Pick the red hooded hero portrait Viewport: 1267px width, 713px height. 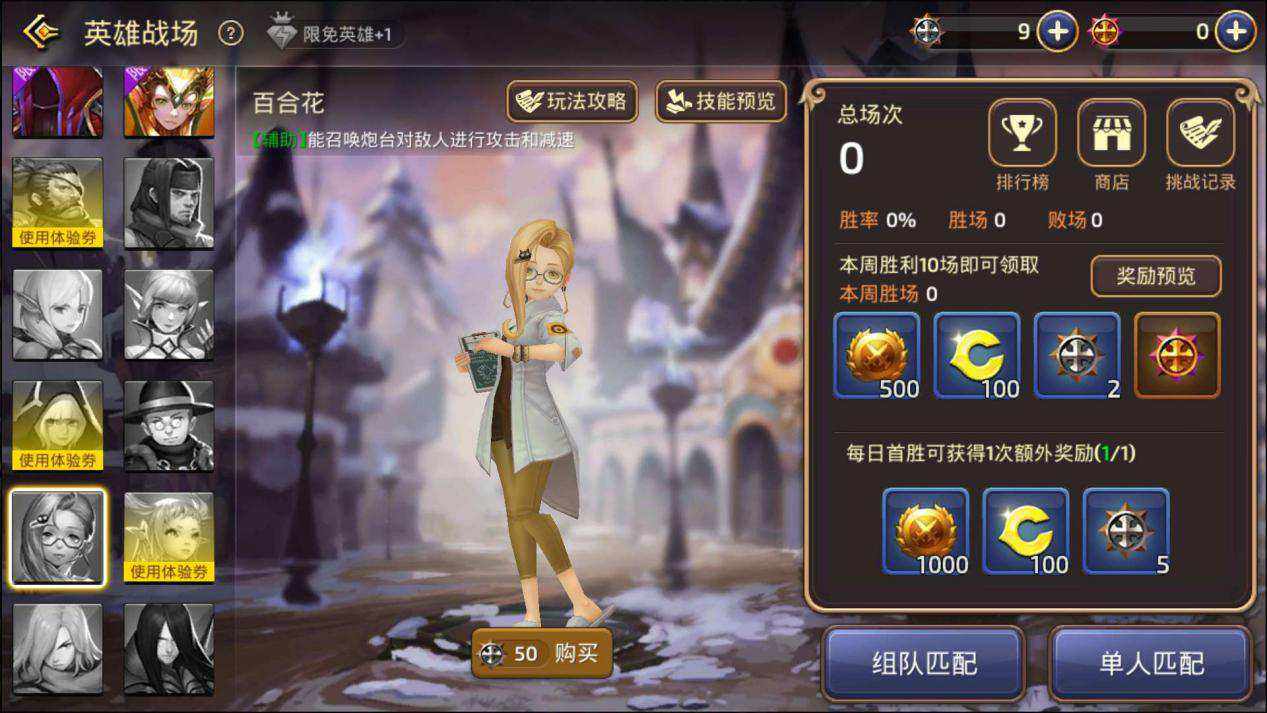click(57, 102)
